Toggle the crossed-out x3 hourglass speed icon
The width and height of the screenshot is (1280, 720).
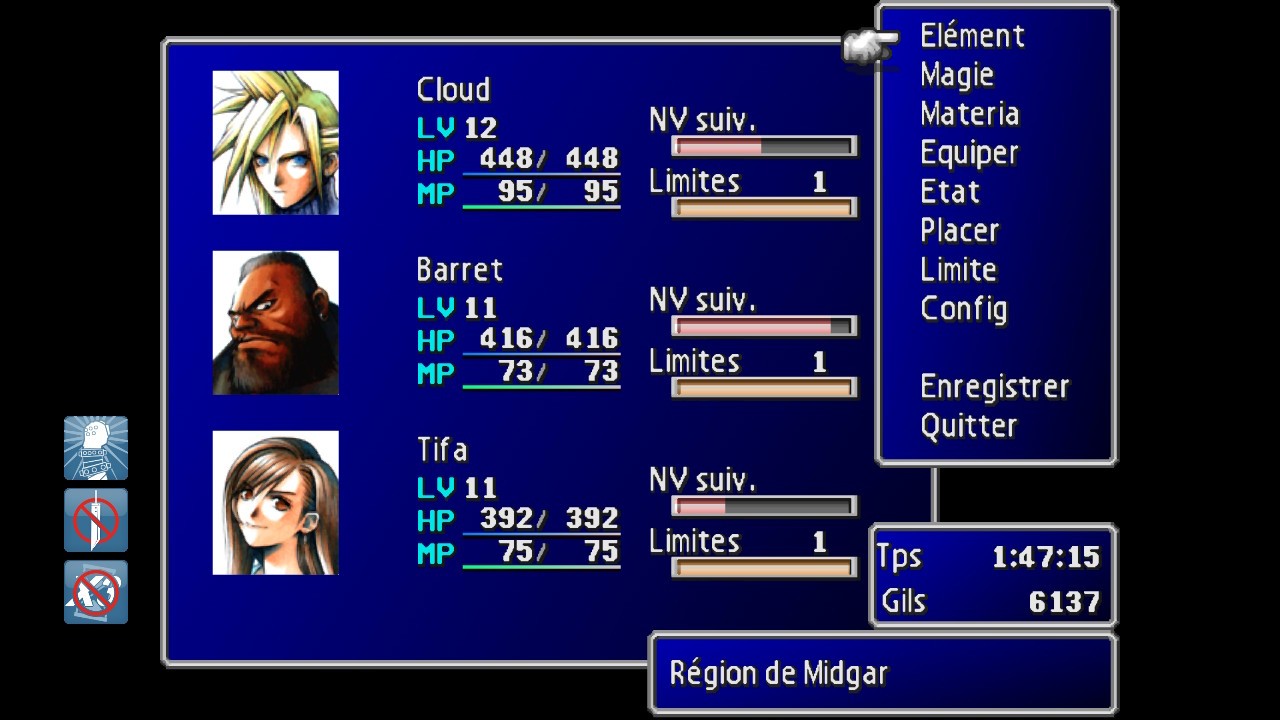coord(96,592)
